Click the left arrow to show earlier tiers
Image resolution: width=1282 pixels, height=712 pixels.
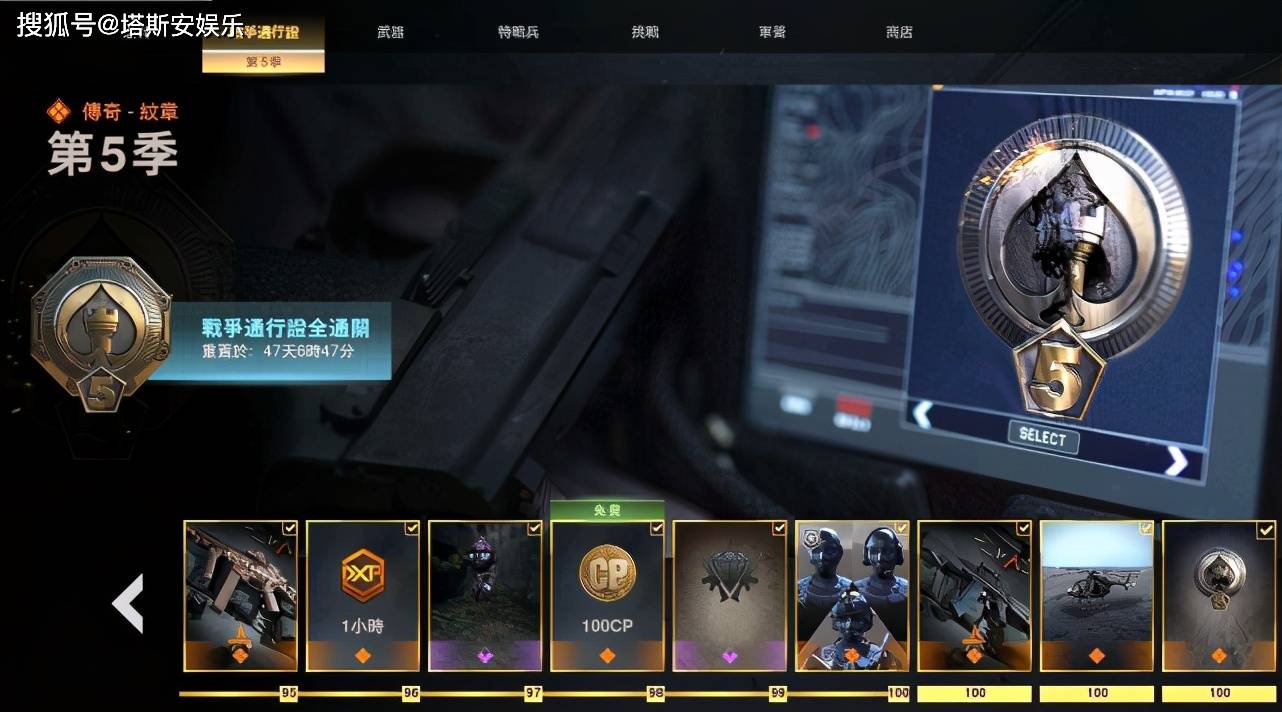tap(128, 603)
